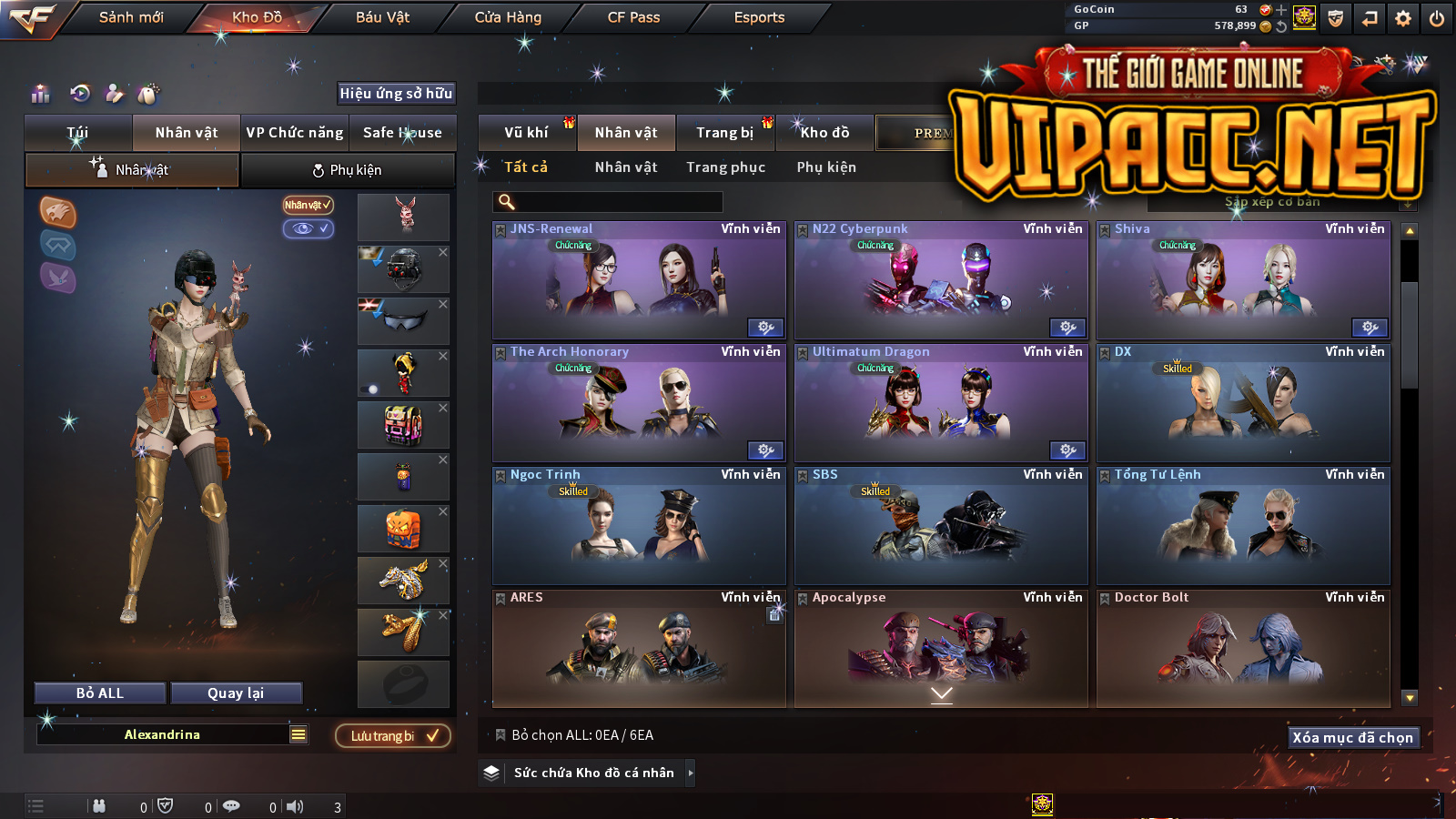Viewport: 1456px width, 819px height.
Task: Open the Sảnh mới lobby tab
Action: click(131, 17)
